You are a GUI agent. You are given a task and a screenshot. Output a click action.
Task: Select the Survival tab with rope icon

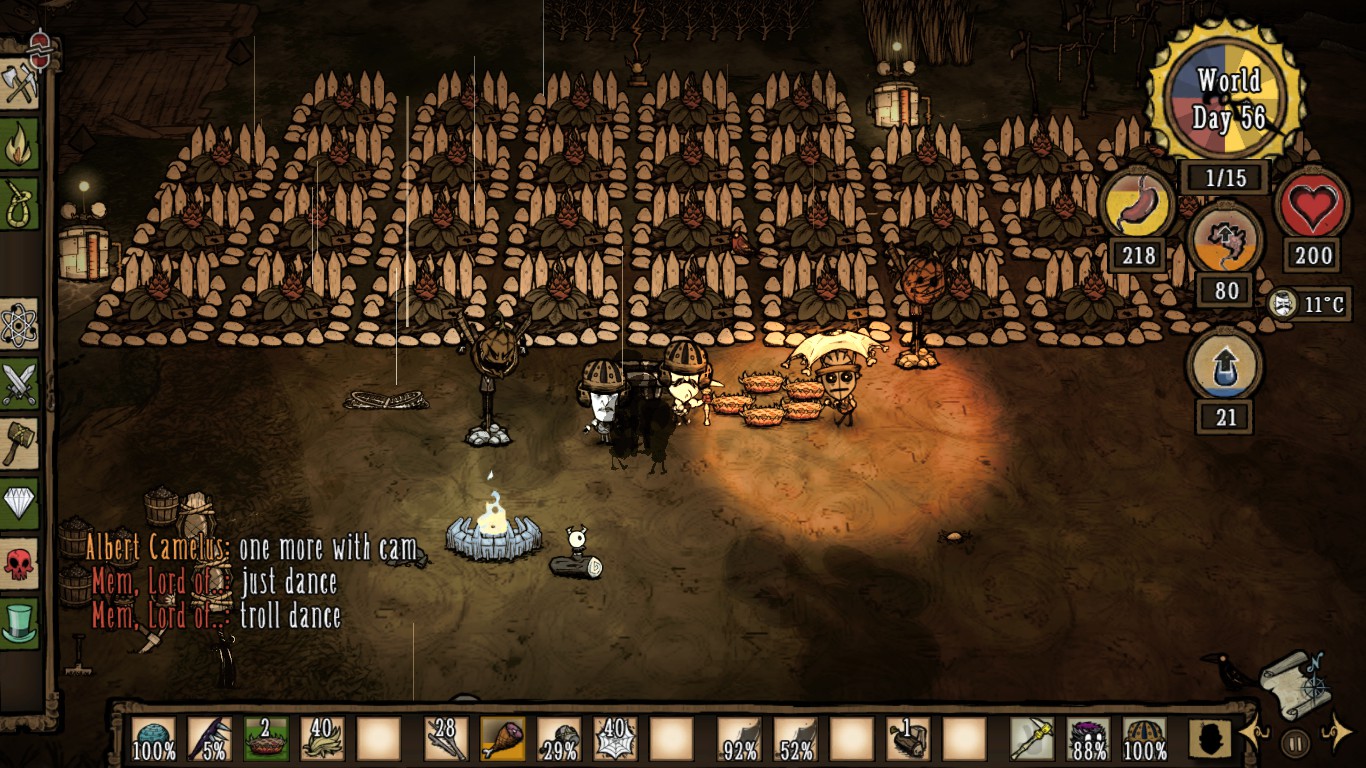click(x=20, y=203)
